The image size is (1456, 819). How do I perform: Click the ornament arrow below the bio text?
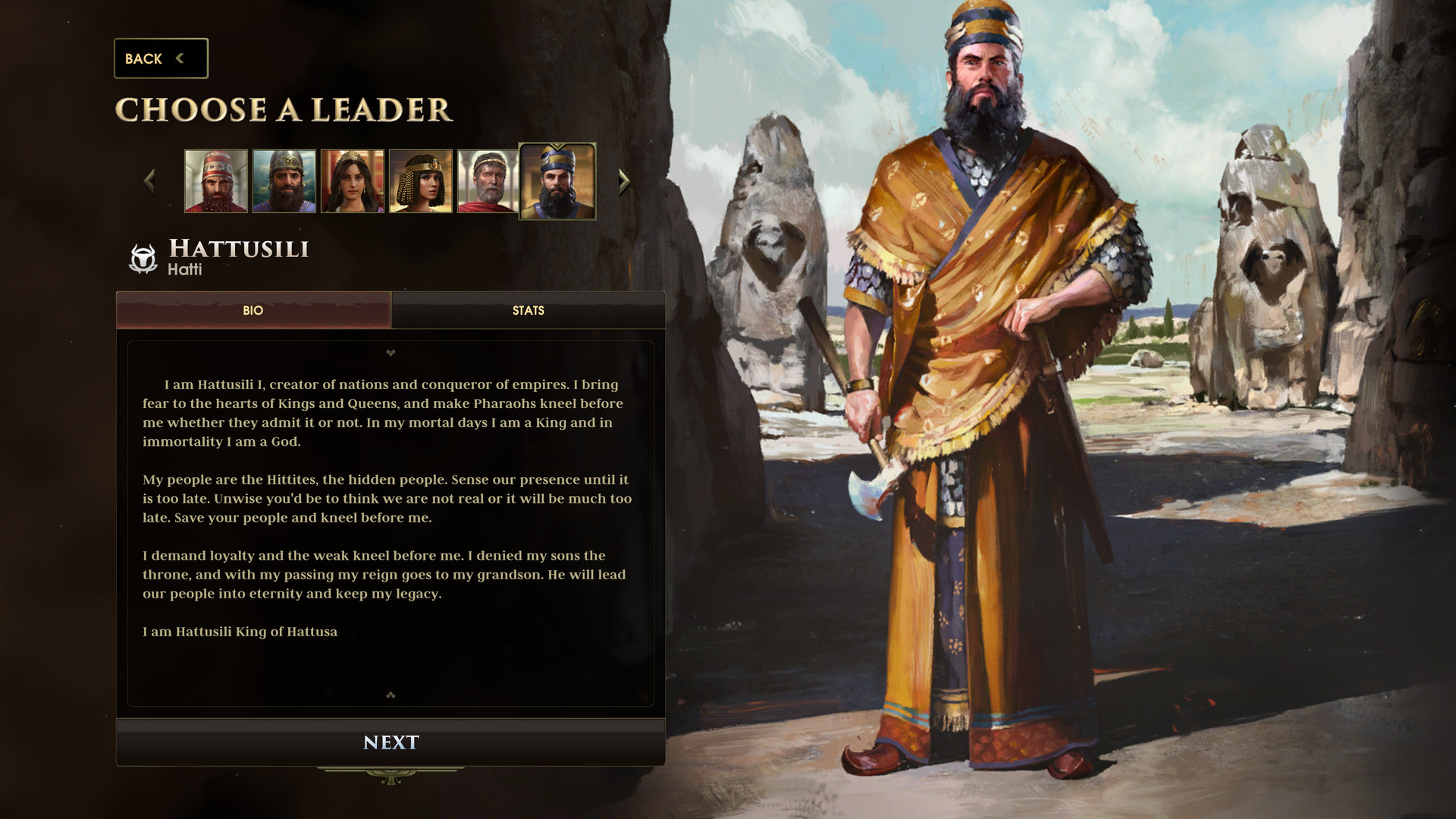coord(391,693)
